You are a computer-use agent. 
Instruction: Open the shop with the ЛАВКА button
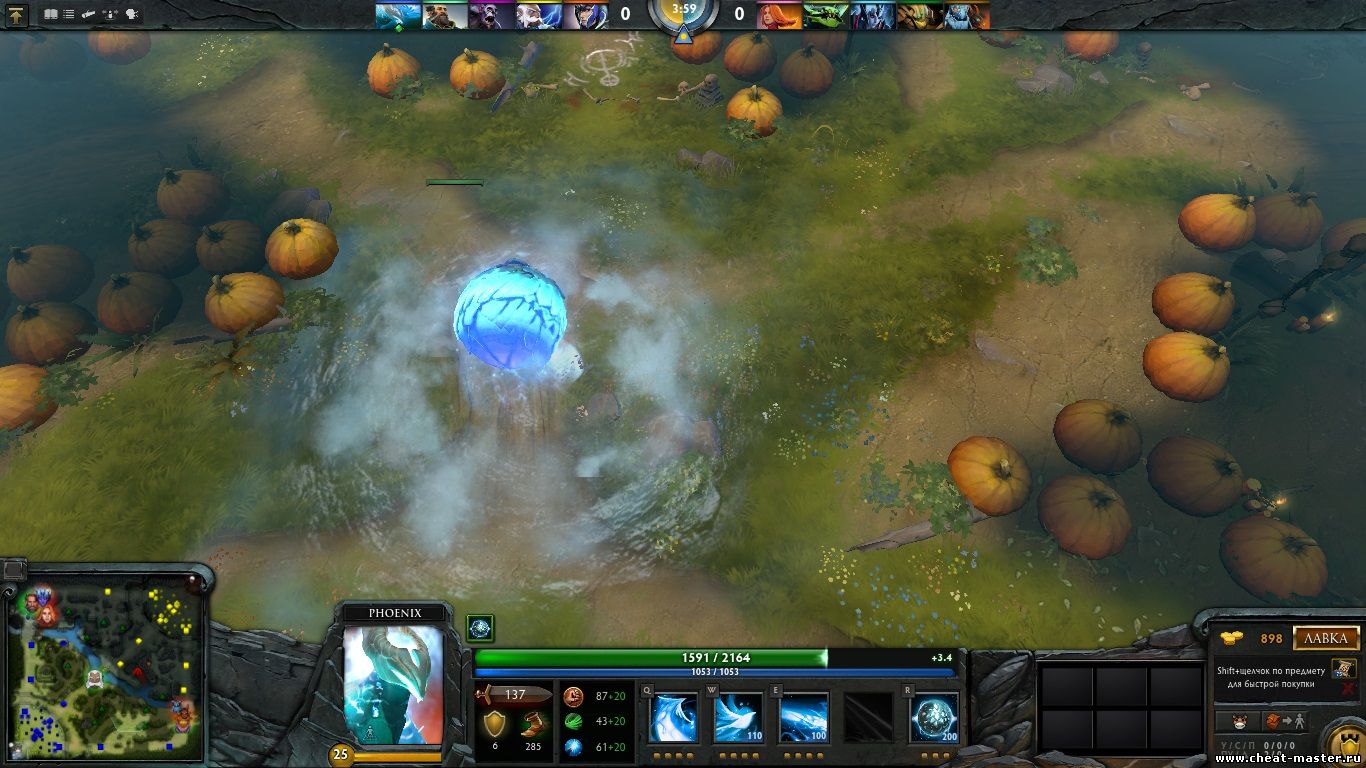point(1326,638)
